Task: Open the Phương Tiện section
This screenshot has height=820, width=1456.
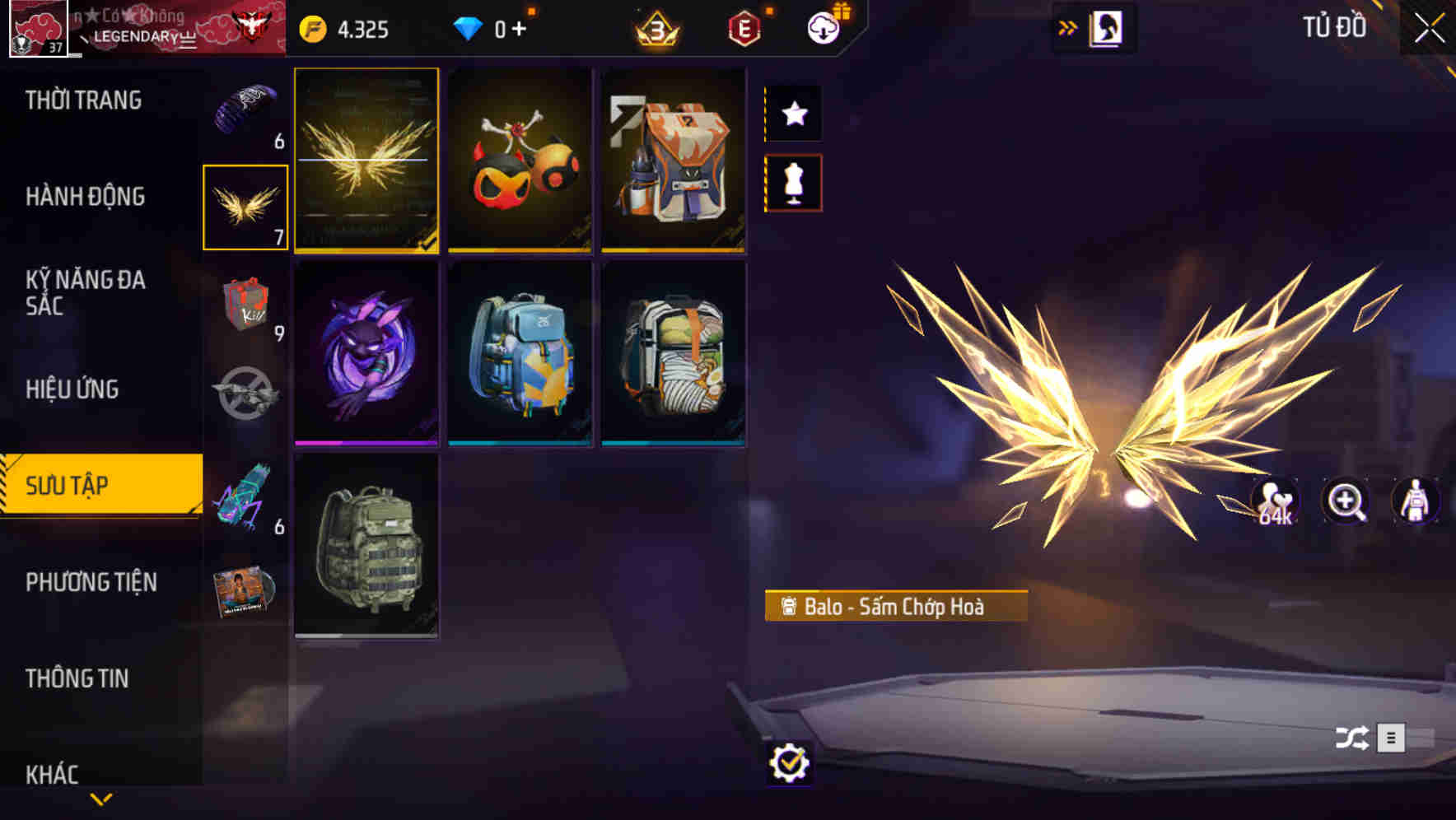Action: pyautogui.click(x=91, y=581)
